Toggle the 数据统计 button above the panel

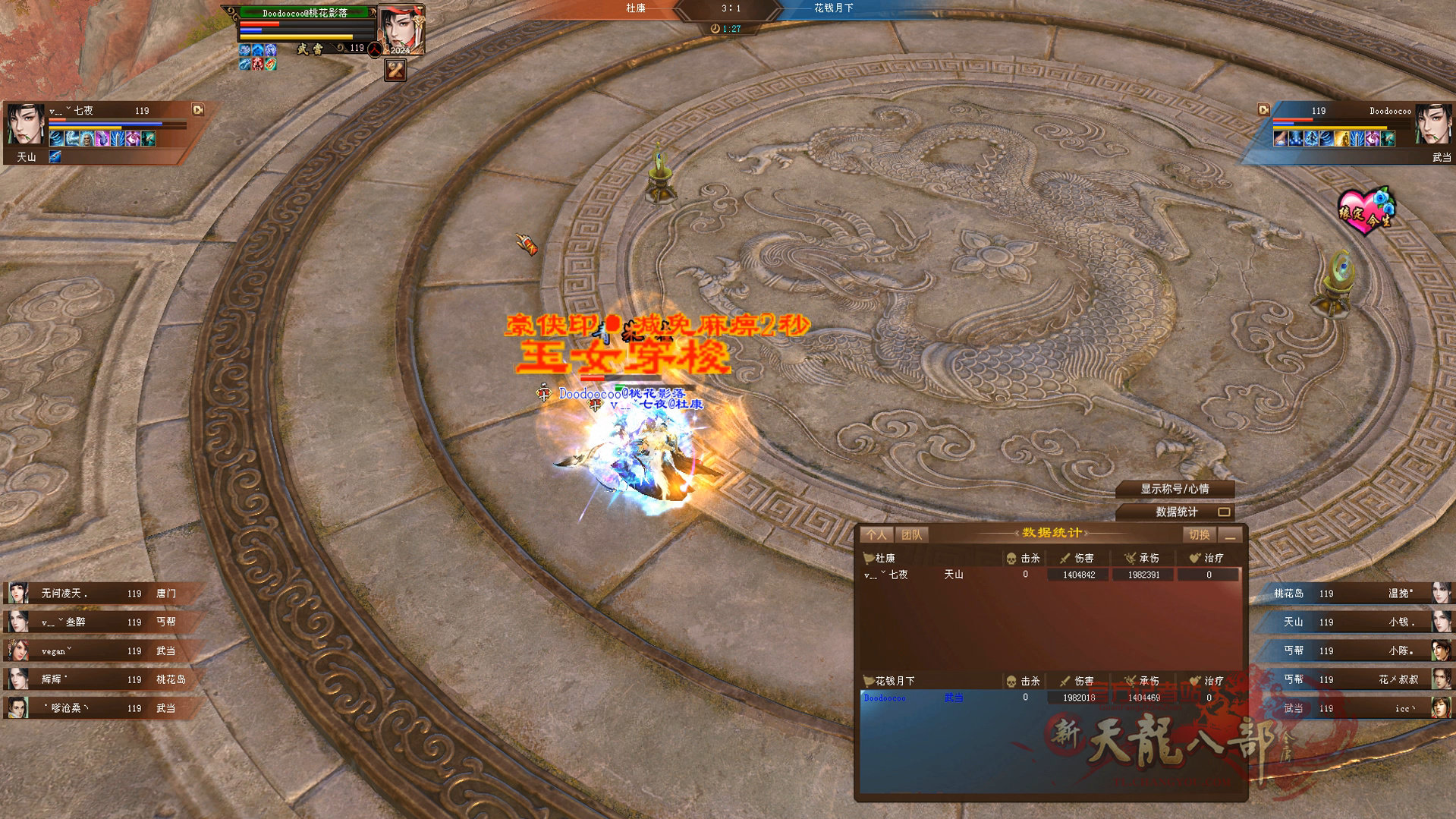pos(1175,512)
